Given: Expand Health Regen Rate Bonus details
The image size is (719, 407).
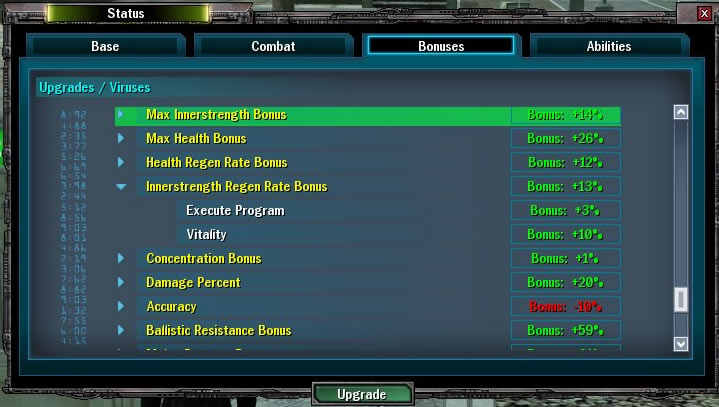Looking at the screenshot, I should click(121, 163).
